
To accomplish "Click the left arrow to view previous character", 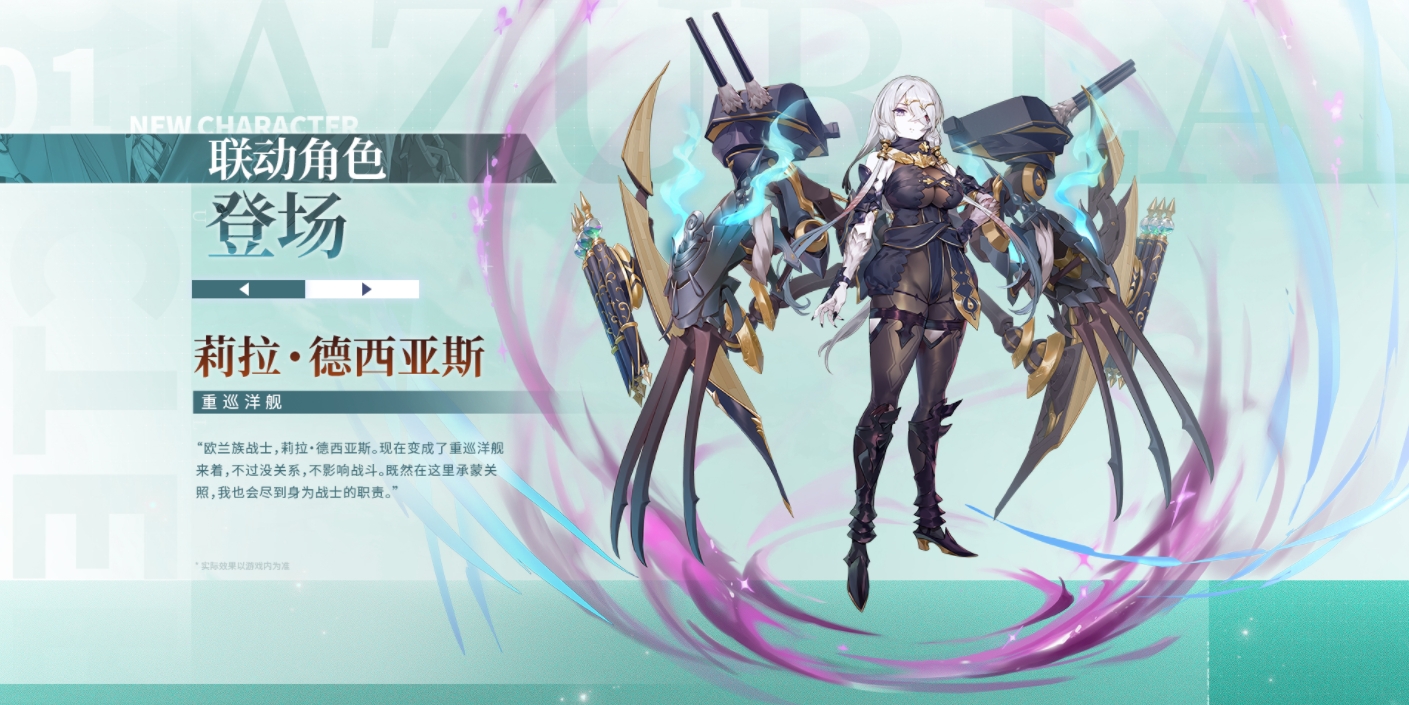I will coord(246,289).
